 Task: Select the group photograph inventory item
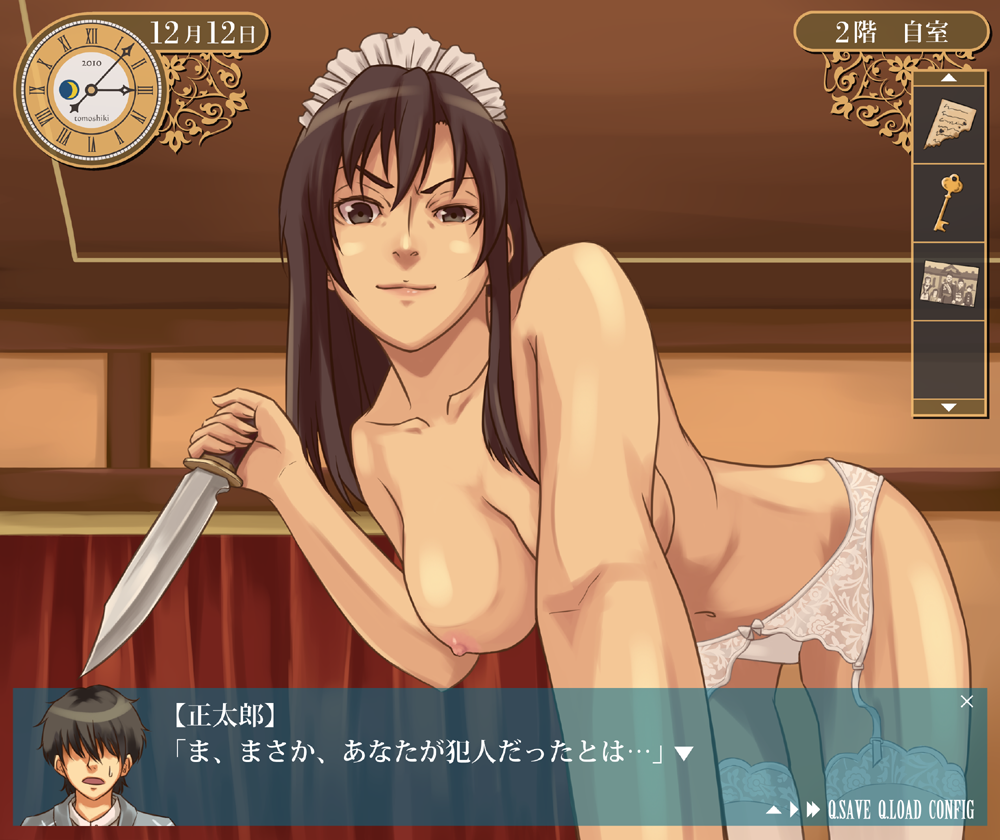pos(948,283)
